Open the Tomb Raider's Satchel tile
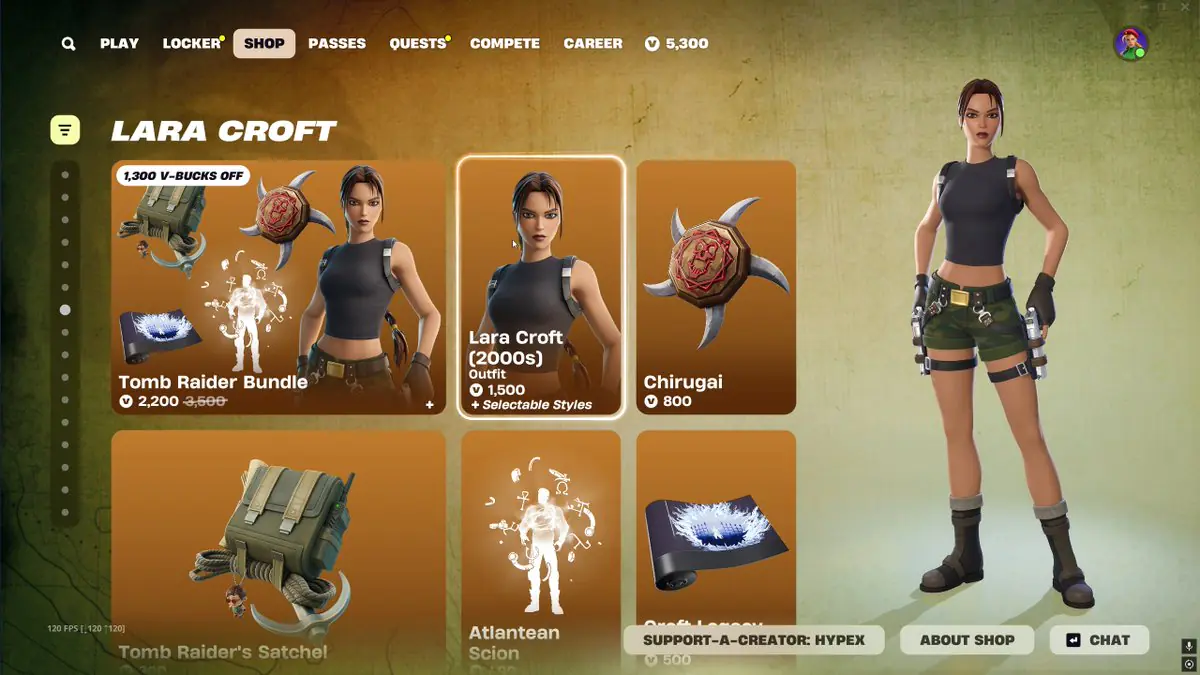 click(x=278, y=540)
